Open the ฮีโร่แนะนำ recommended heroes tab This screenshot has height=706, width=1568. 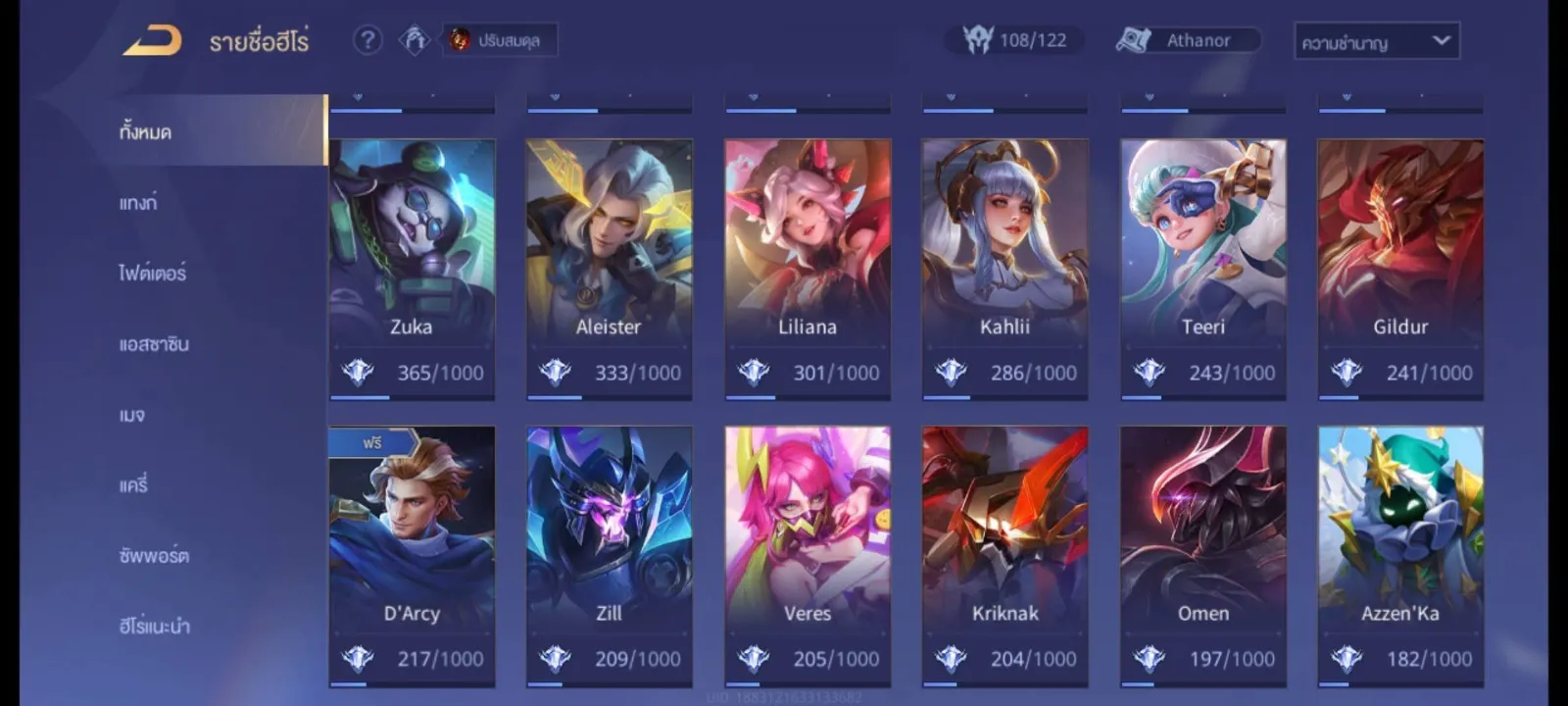coord(154,626)
